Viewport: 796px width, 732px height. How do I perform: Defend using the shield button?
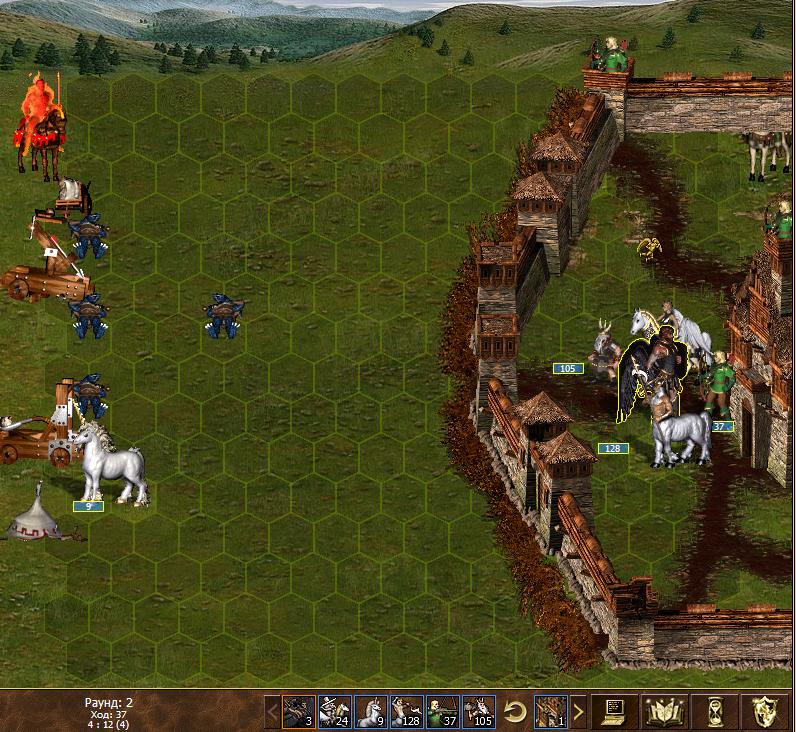pos(766,712)
